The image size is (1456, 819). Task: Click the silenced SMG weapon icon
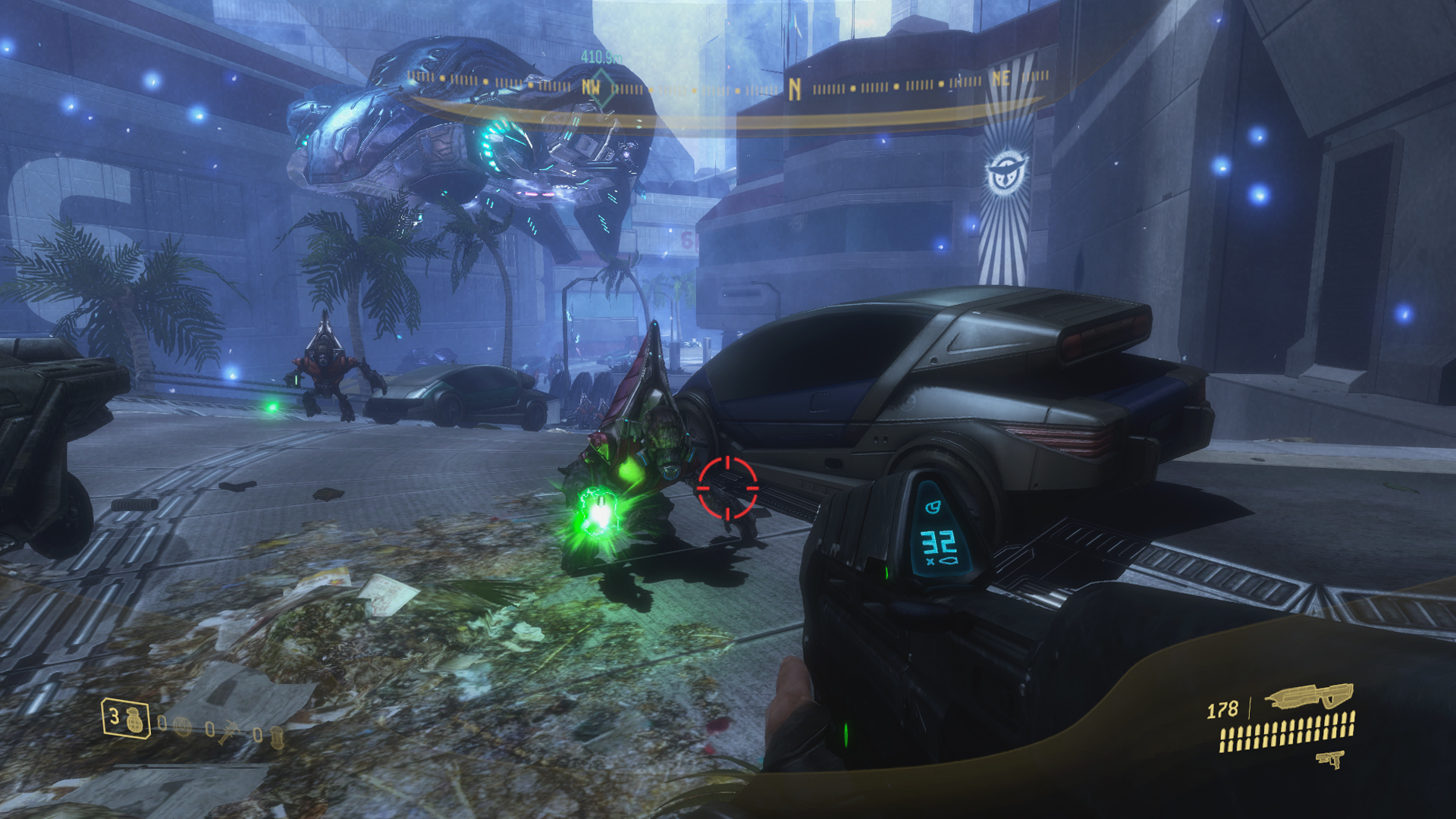[1309, 696]
